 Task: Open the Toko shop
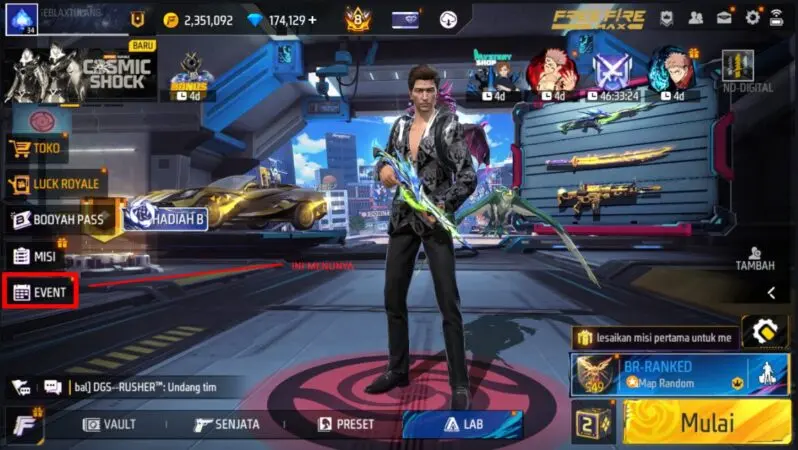click(x=37, y=150)
